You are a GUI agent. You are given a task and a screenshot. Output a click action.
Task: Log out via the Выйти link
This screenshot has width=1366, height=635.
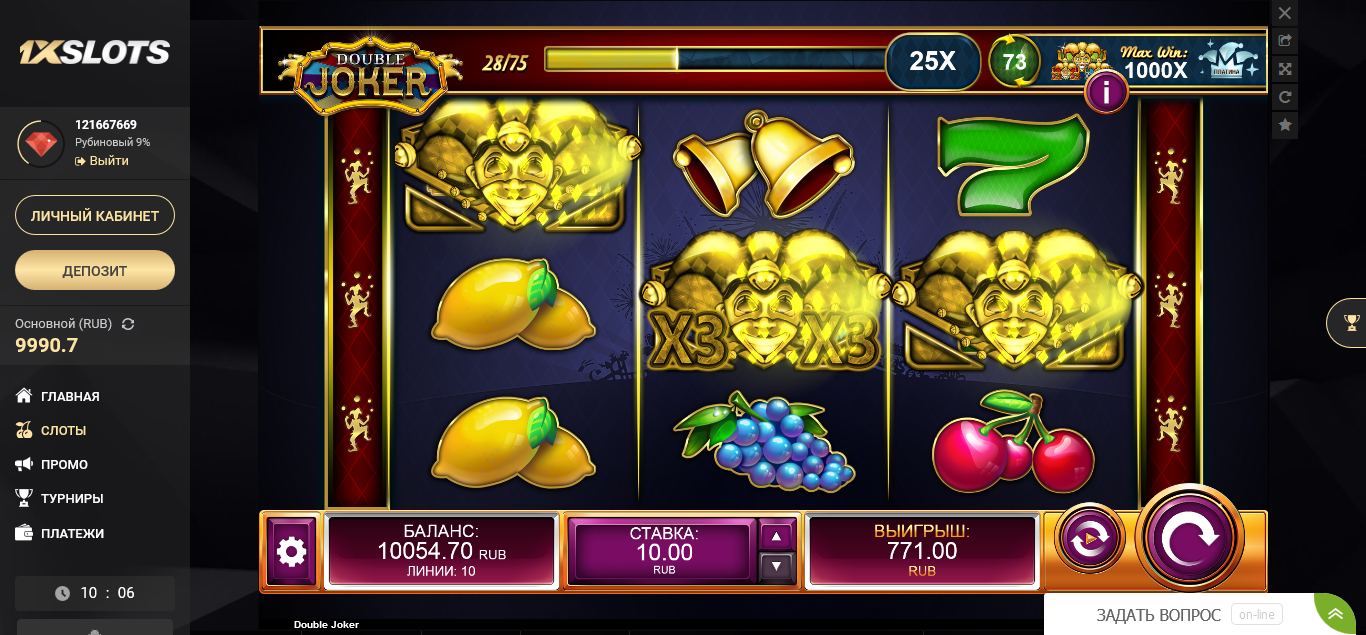[x=108, y=161]
